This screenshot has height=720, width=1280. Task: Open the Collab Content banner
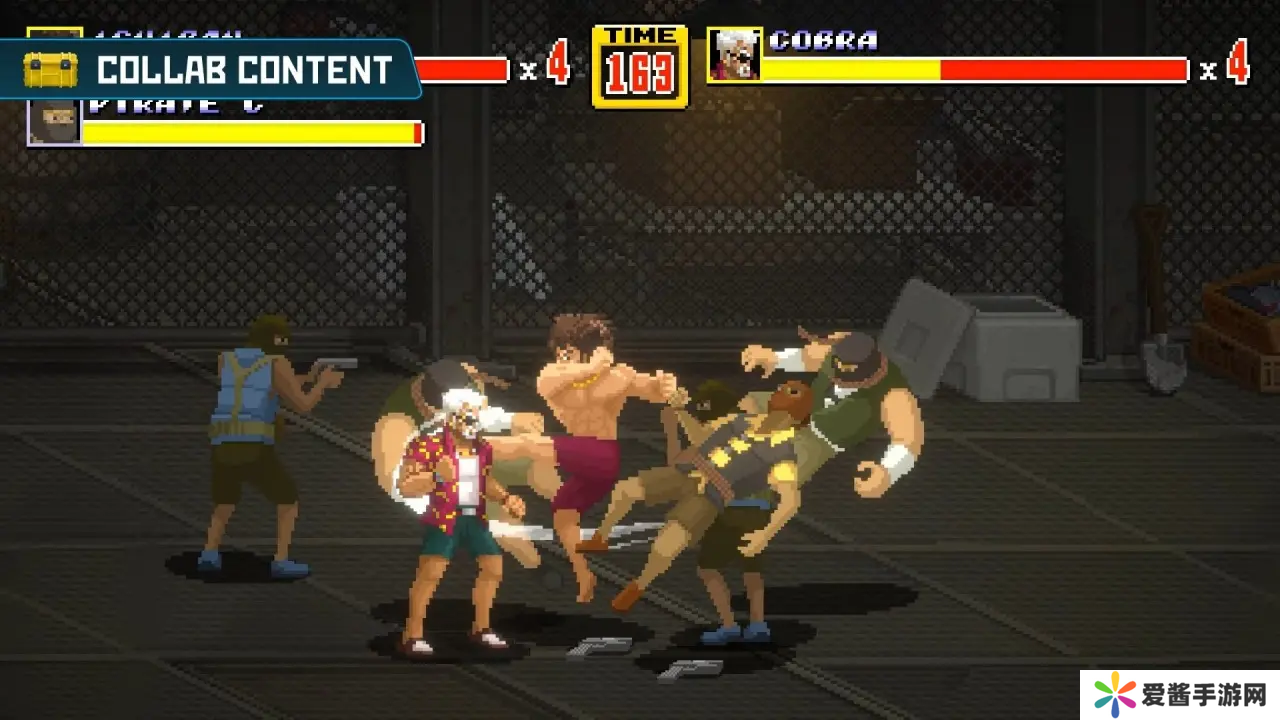point(210,70)
